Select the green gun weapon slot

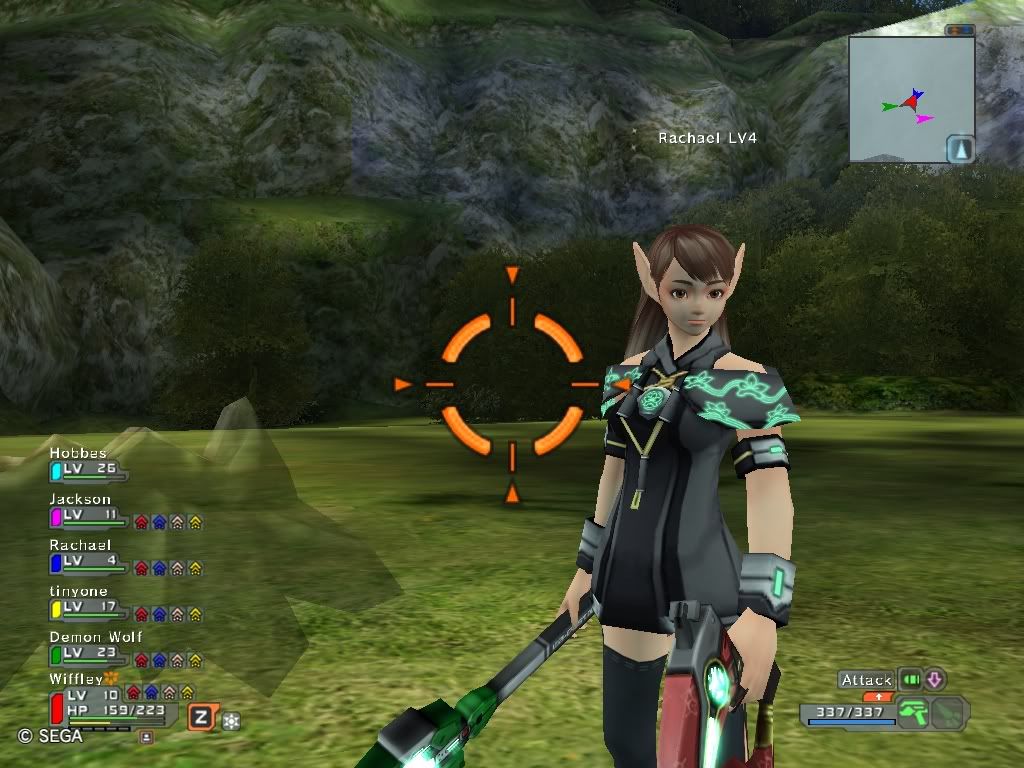pyautogui.click(x=911, y=712)
